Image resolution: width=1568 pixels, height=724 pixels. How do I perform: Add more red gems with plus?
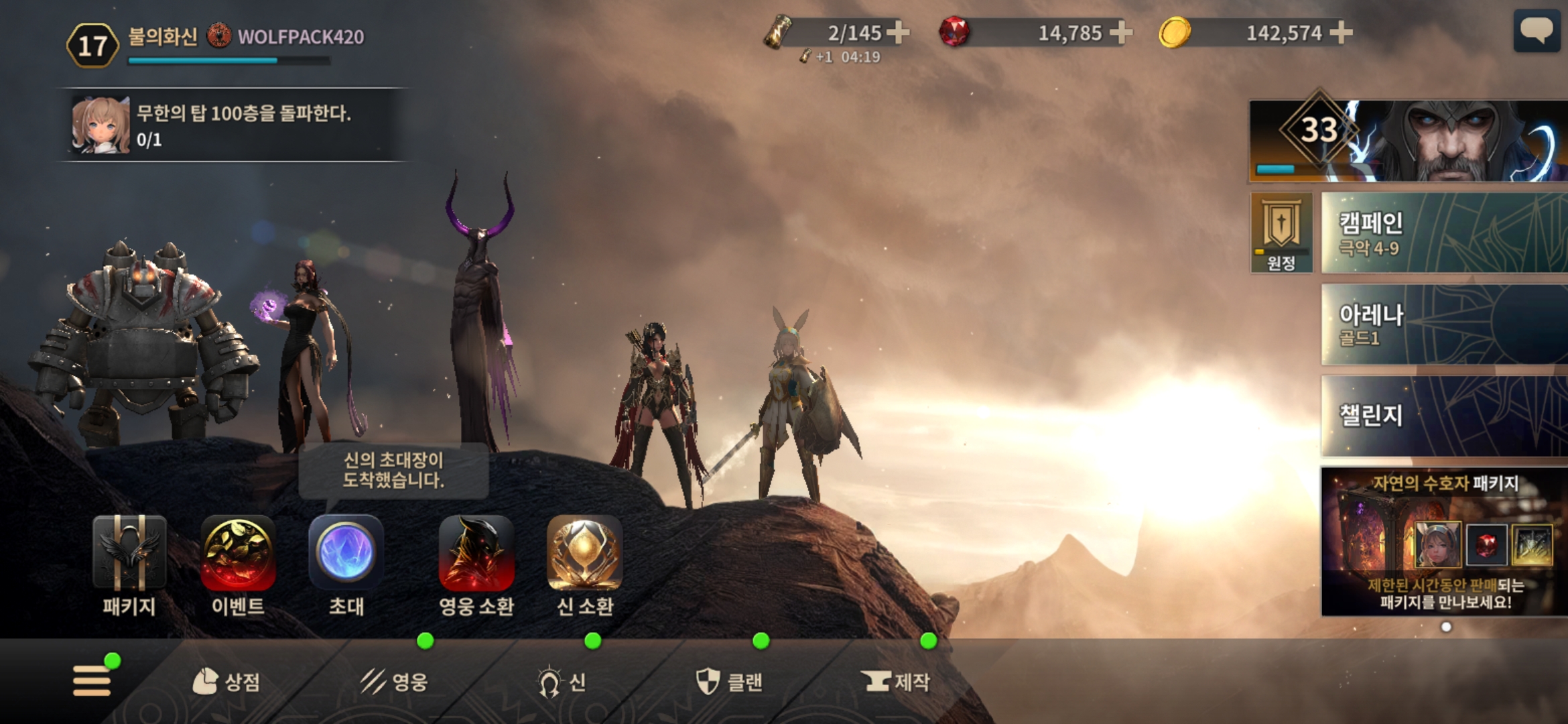tap(1121, 32)
